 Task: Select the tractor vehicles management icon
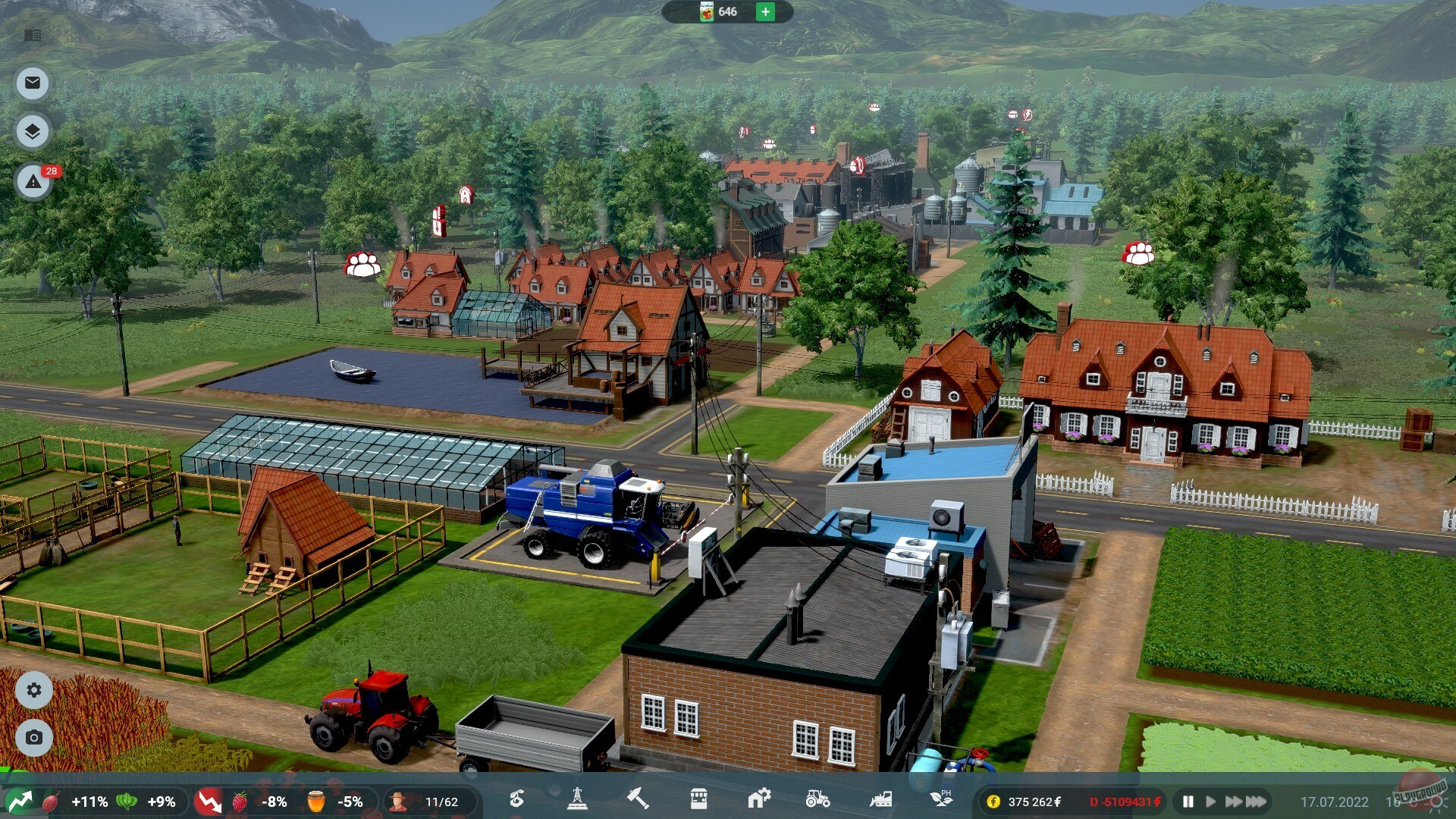click(817, 800)
